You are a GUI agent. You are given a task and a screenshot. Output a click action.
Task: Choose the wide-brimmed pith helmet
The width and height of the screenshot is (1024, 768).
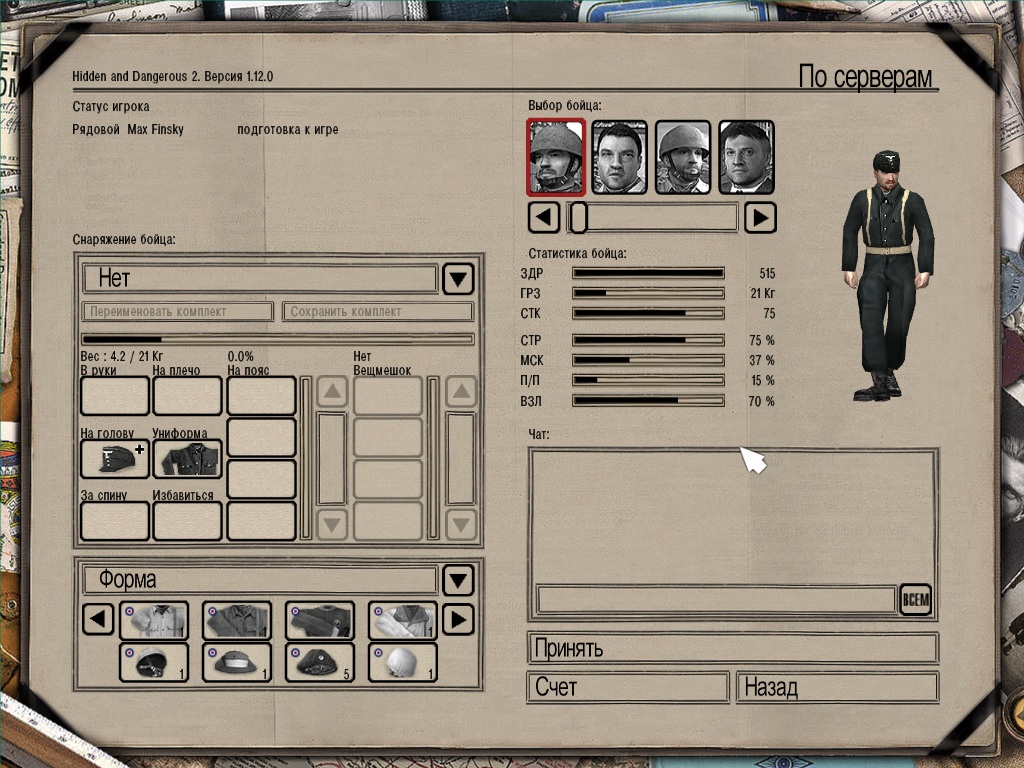pyautogui.click(x=236, y=662)
